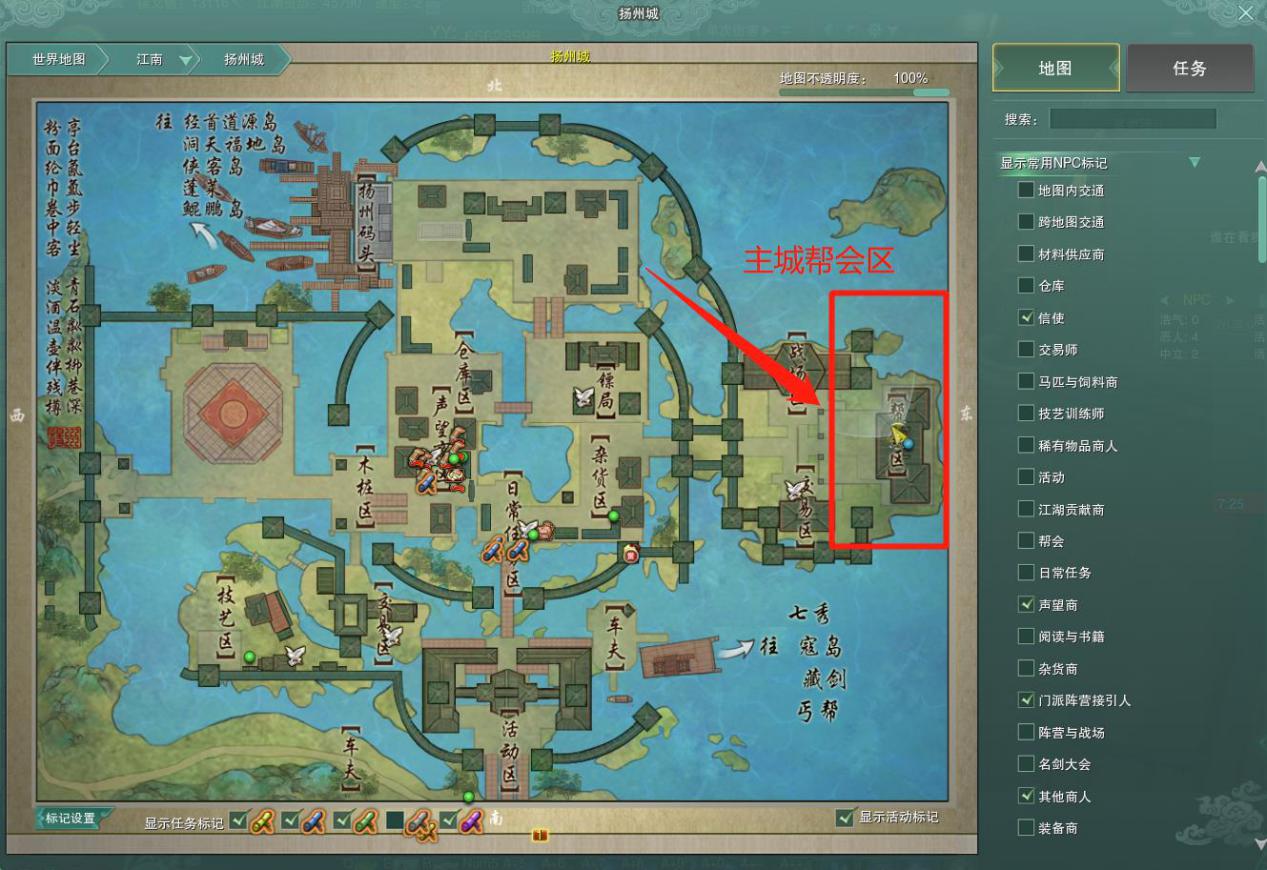Expand the 显示常用NPC标记 dropdown
This screenshot has width=1267, height=870.
[x=1194, y=162]
